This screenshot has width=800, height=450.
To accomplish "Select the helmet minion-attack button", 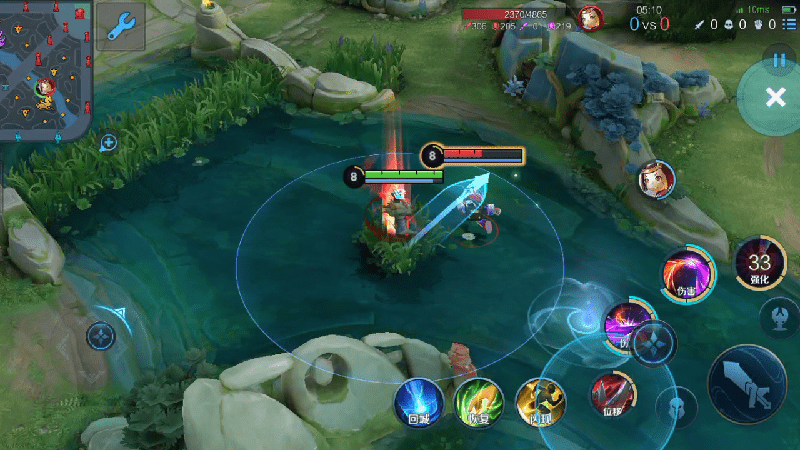I will (x=677, y=406).
